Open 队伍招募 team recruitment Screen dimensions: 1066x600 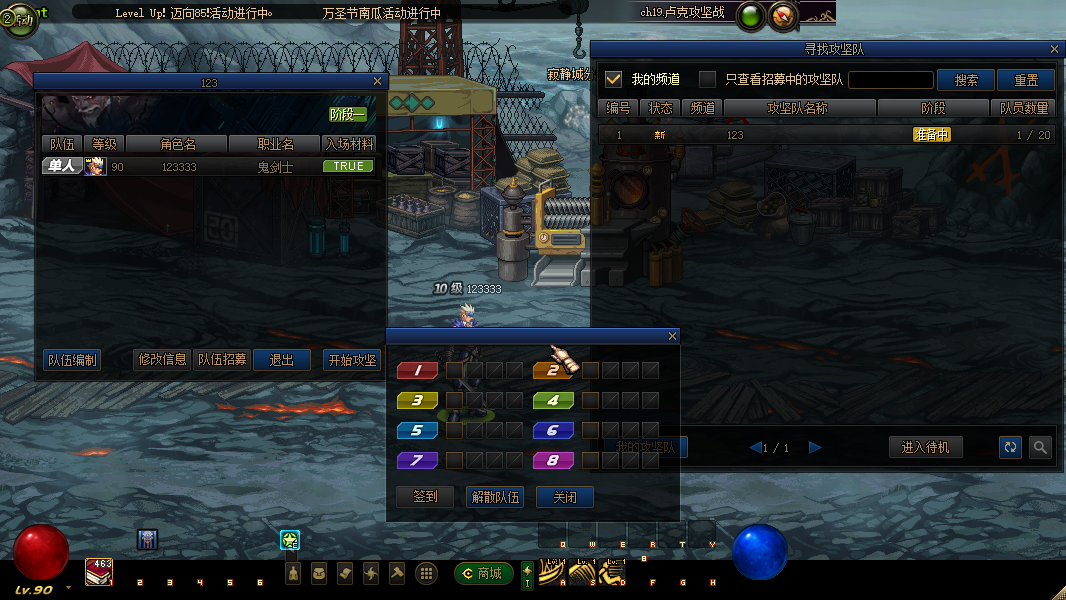click(222, 360)
